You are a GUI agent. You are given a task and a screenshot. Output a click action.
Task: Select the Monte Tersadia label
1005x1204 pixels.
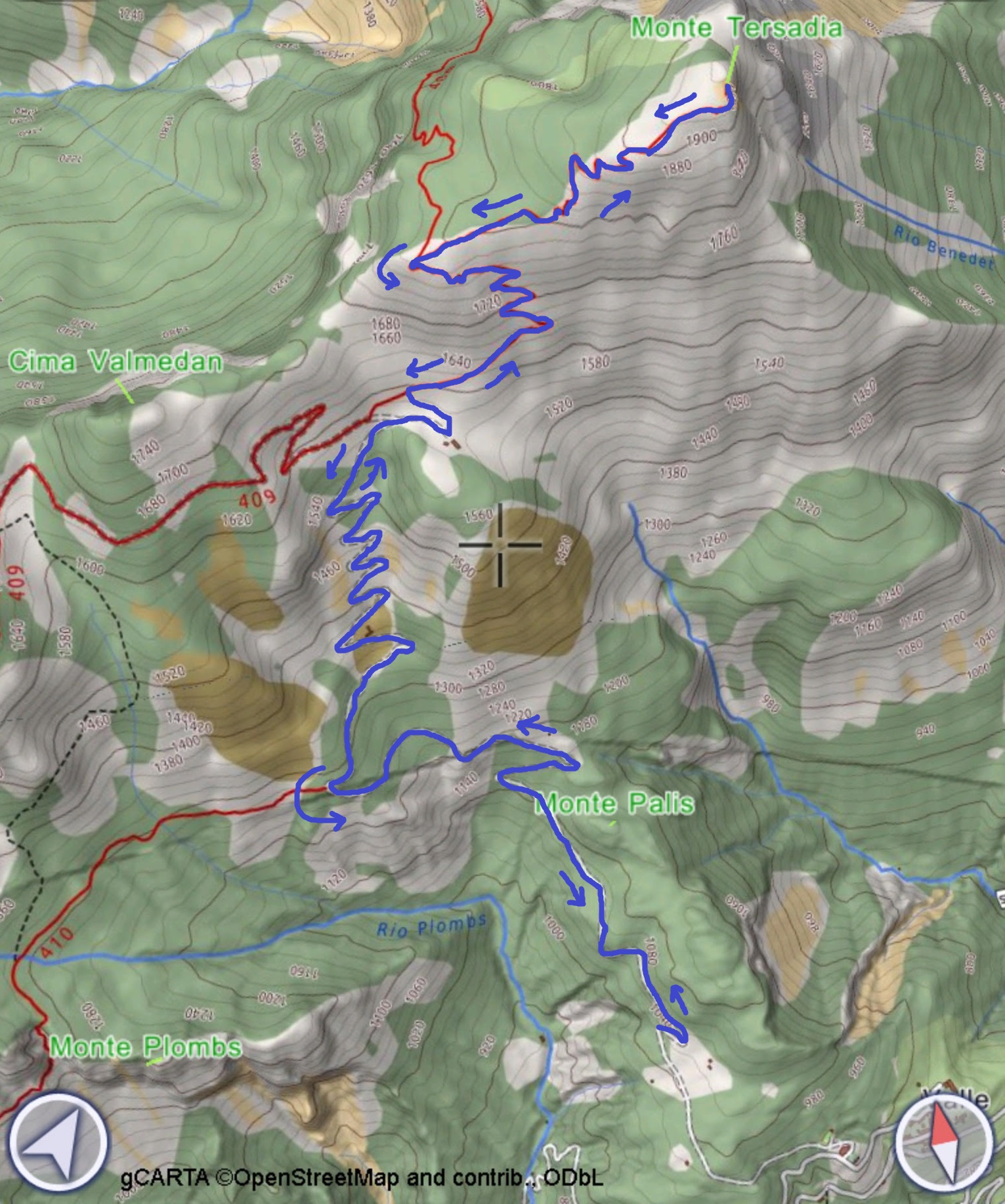tap(737, 26)
